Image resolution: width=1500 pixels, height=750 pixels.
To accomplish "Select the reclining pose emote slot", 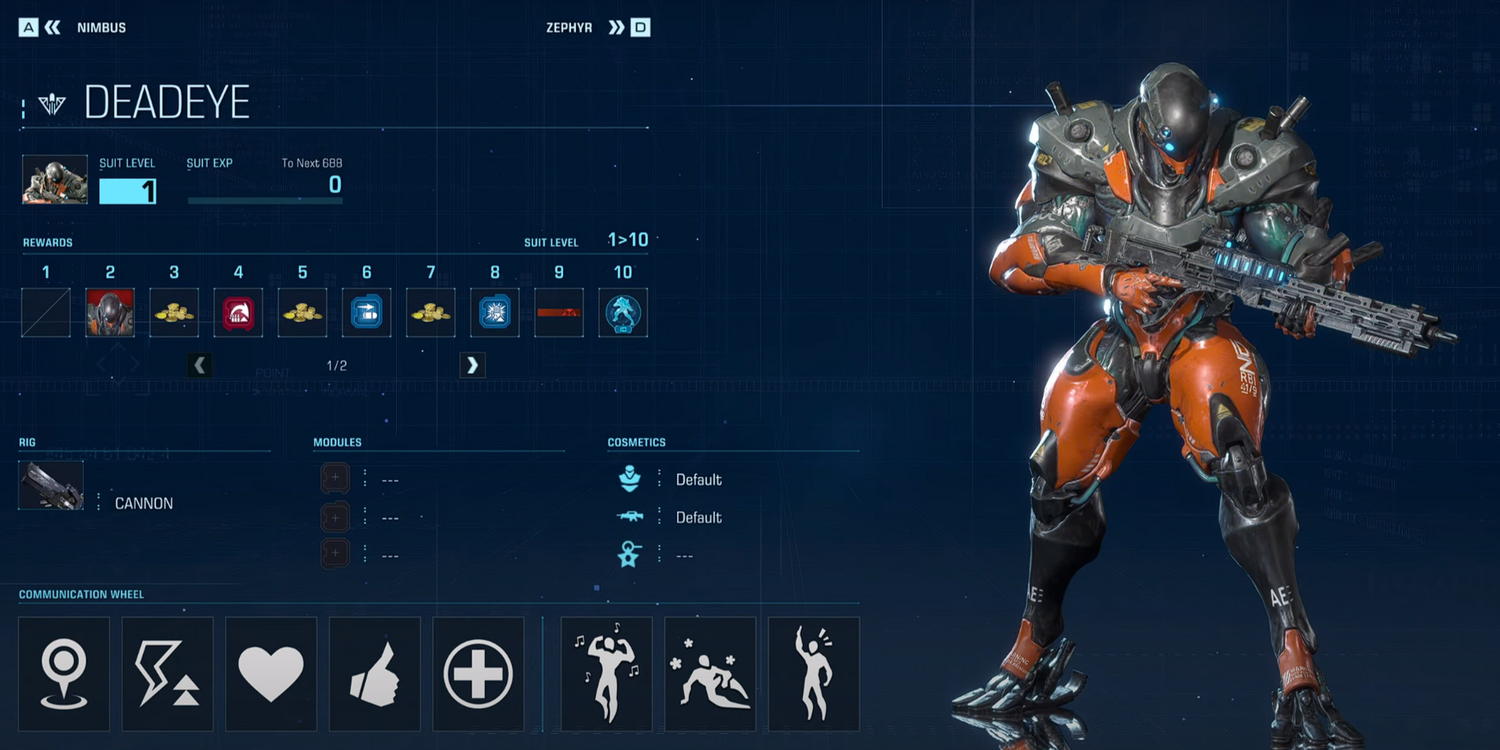I will 710,673.
